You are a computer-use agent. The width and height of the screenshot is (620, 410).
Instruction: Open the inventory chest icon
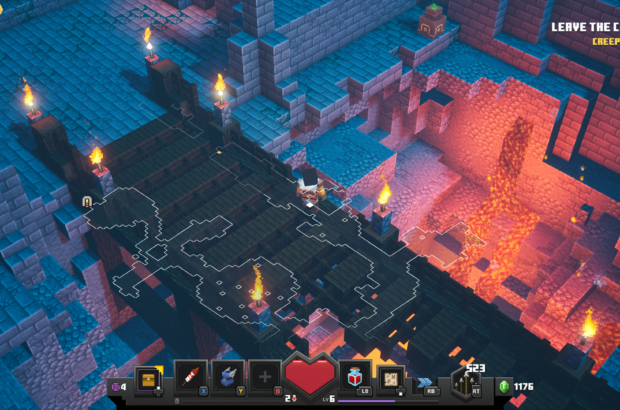point(148,379)
